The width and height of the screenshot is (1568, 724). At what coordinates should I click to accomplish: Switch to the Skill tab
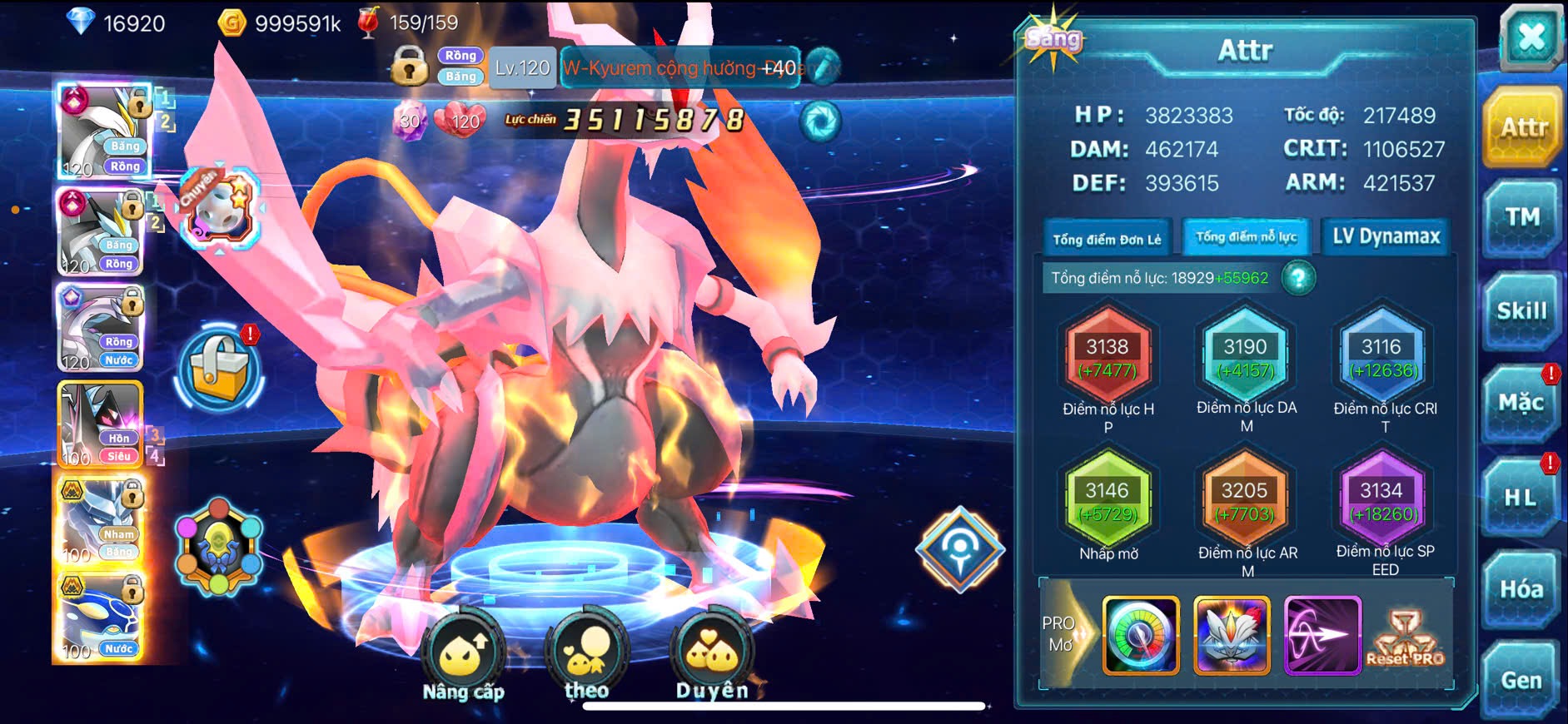tap(1522, 311)
